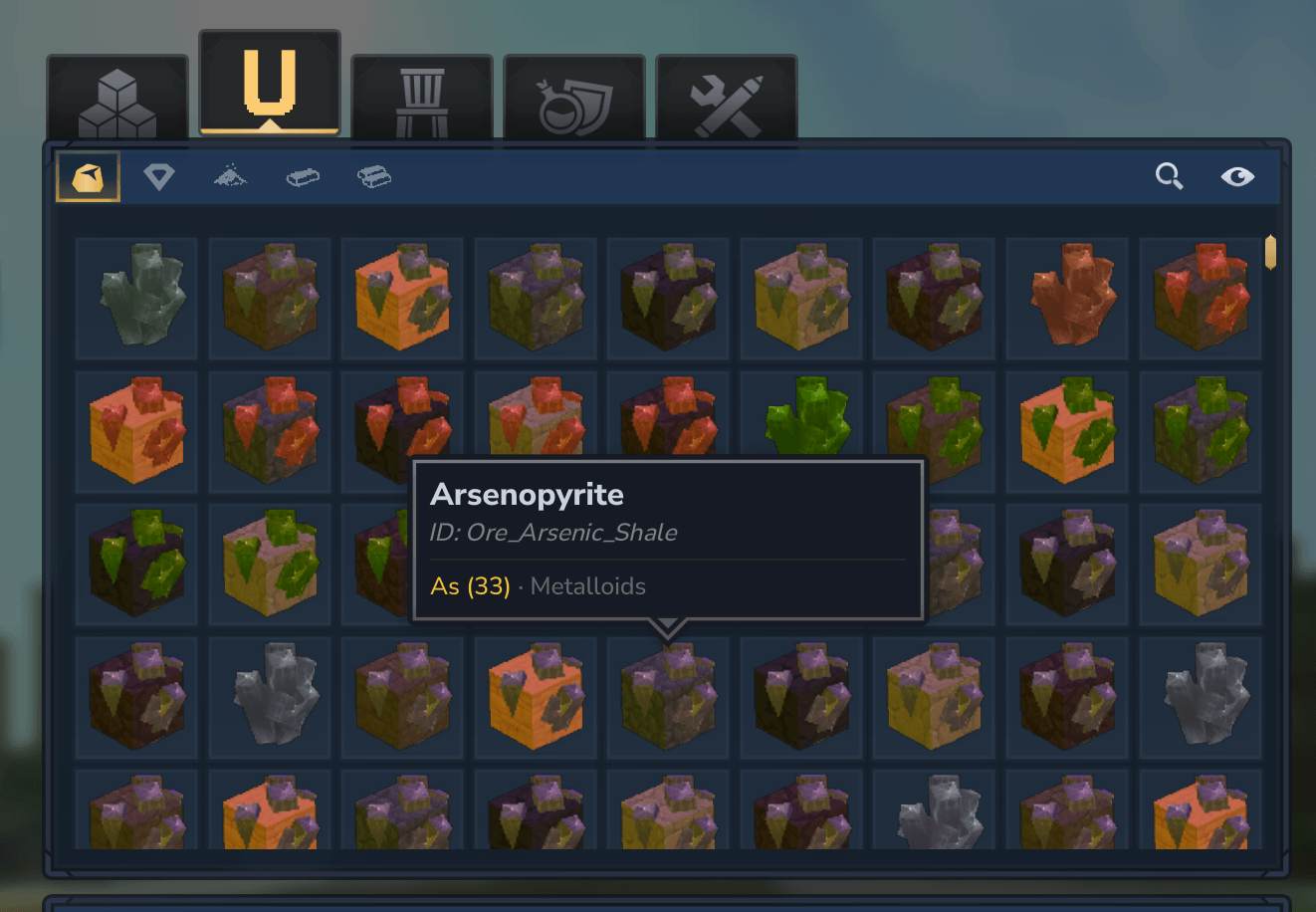Viewport: 1316px width, 912px height.
Task: Select the Arsenopyrite shale ore block
Action: [668, 697]
